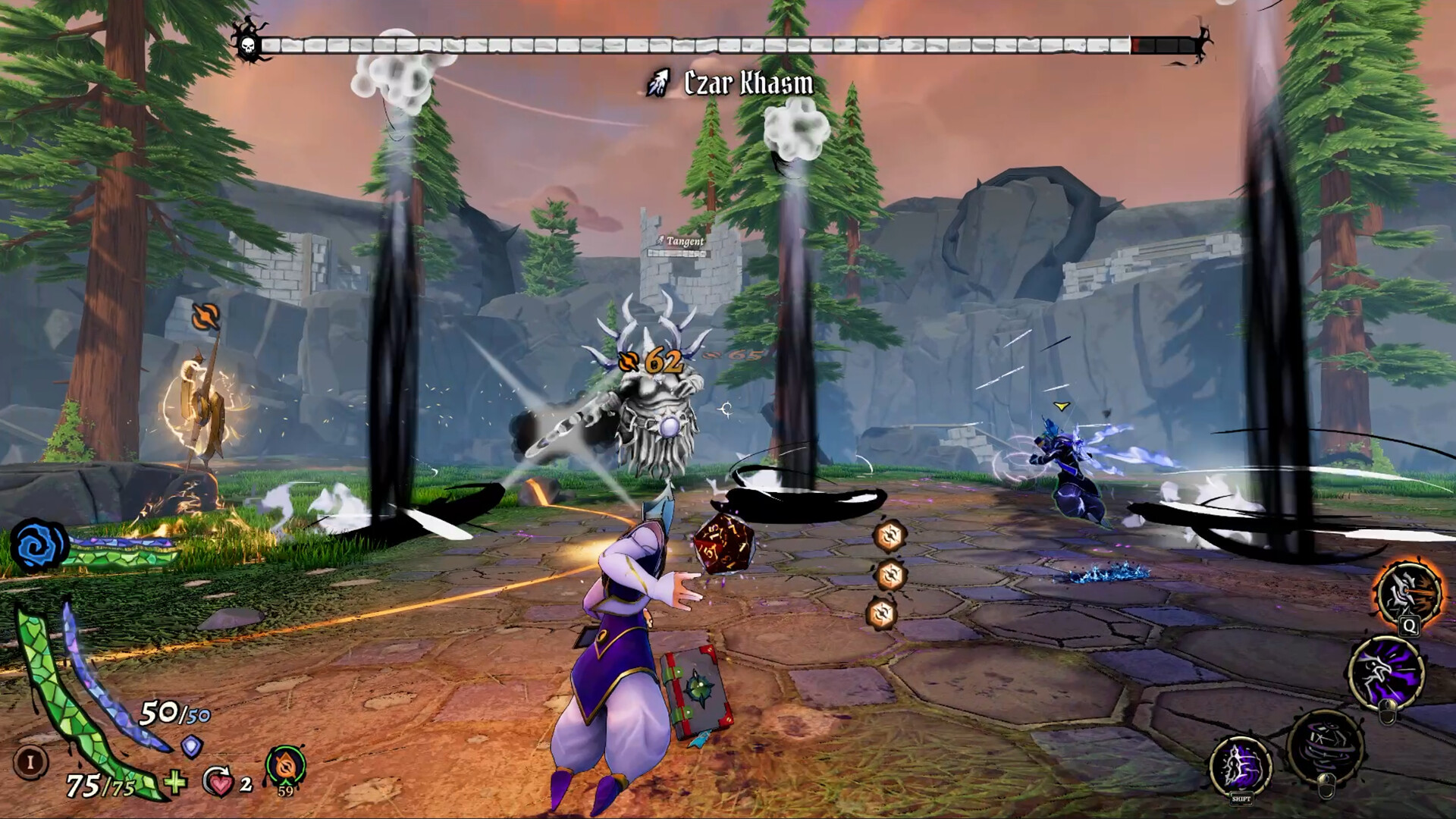Viewport: 1456px width, 819px height.
Task: Click the green plus health icon
Action: point(175,781)
